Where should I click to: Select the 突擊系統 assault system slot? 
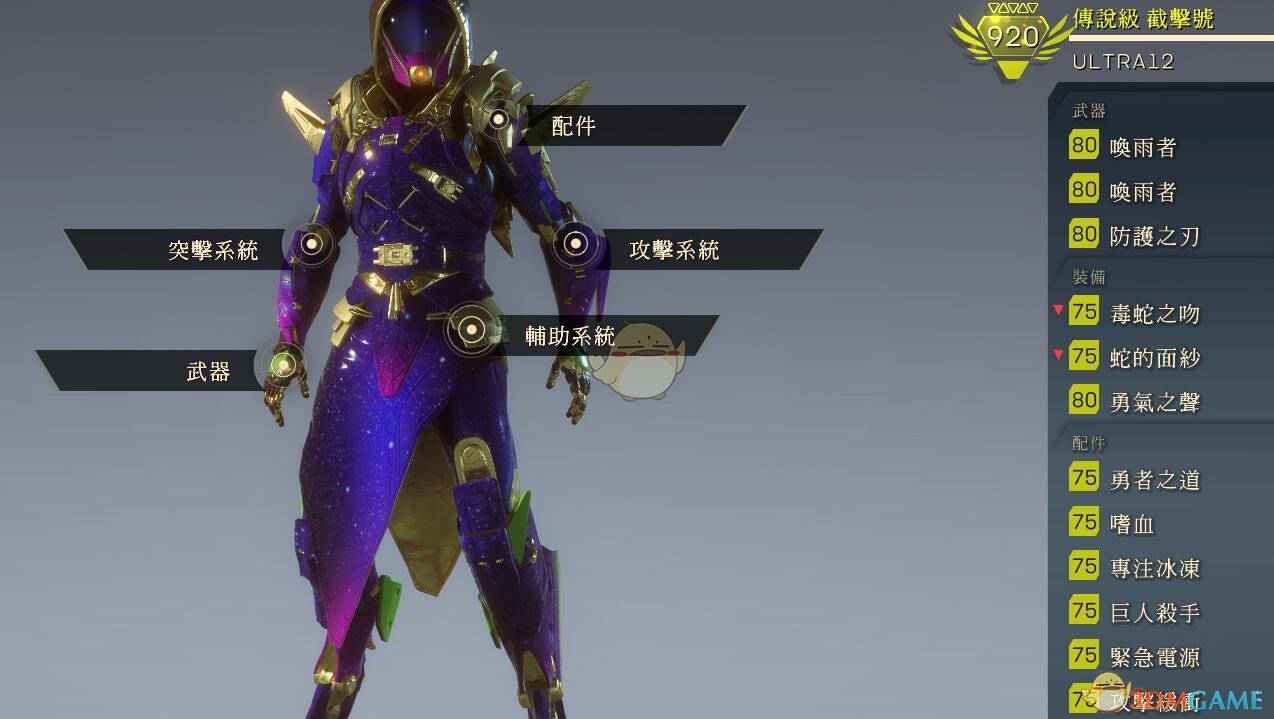click(213, 249)
